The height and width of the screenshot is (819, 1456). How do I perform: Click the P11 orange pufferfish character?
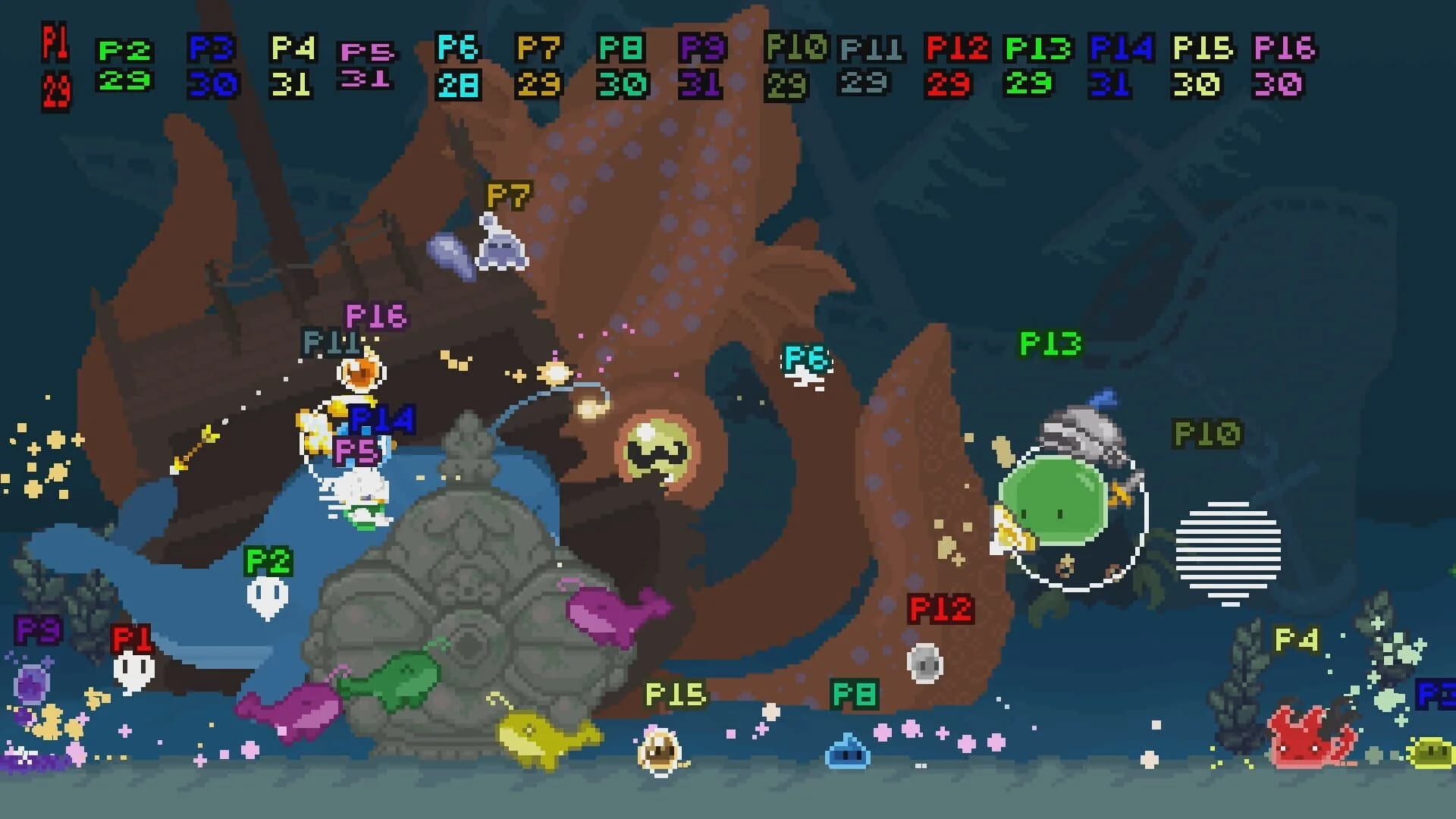pos(360,375)
